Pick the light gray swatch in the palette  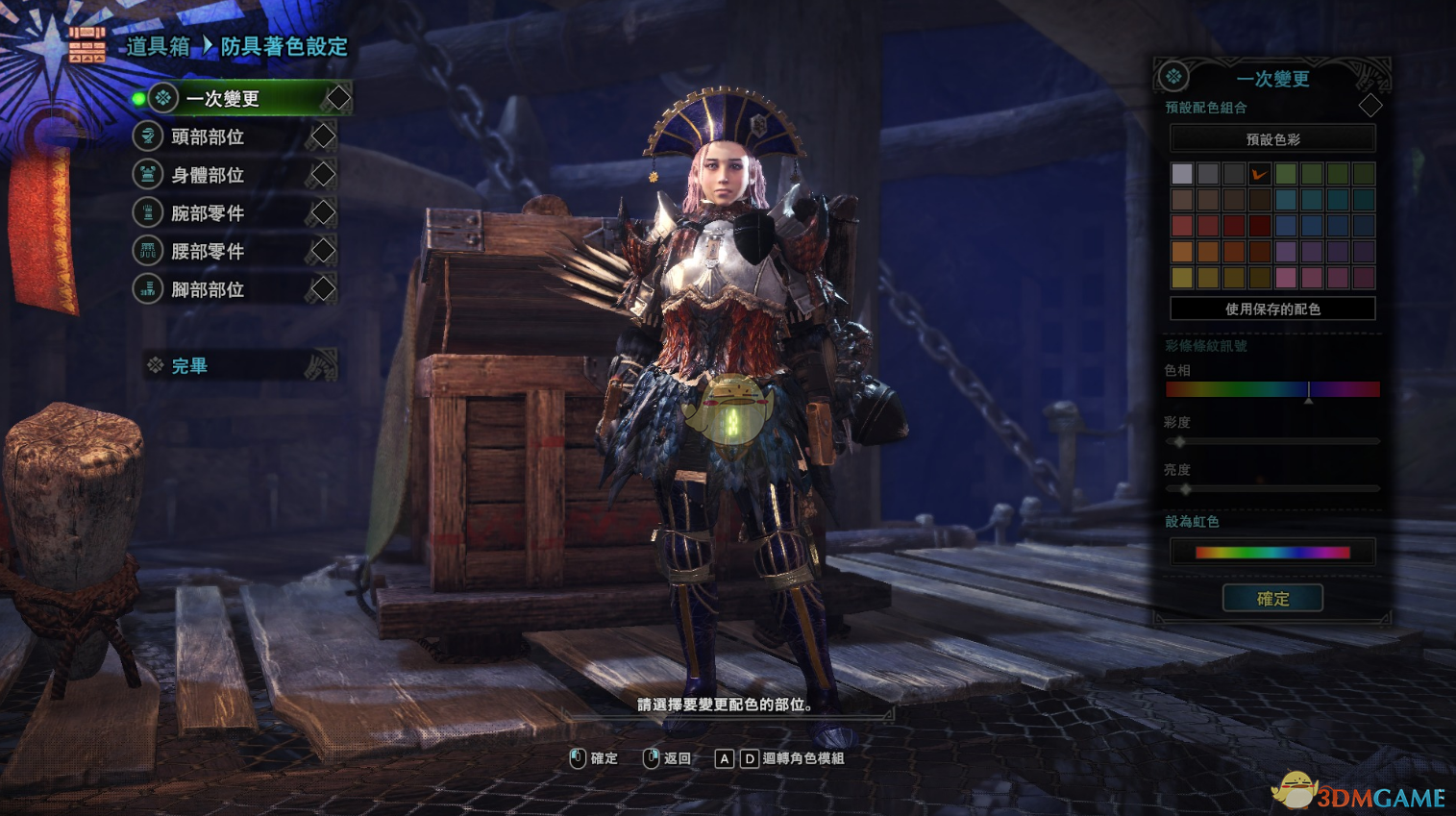point(1182,174)
